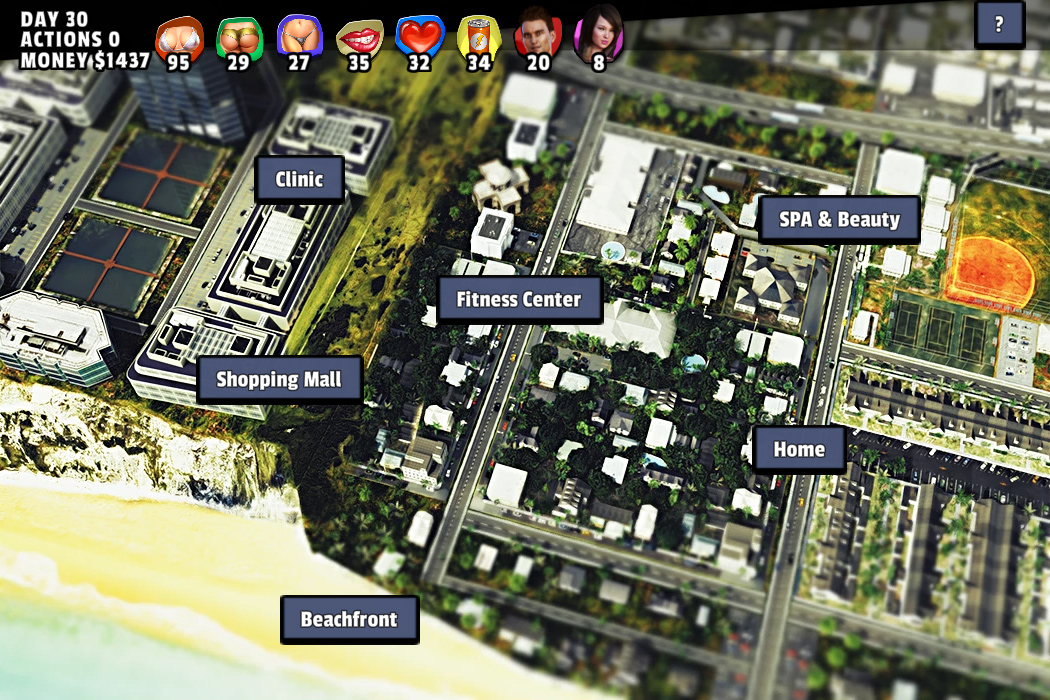Travel to the Beachfront
Screen dimensions: 1050x700
coord(349,619)
